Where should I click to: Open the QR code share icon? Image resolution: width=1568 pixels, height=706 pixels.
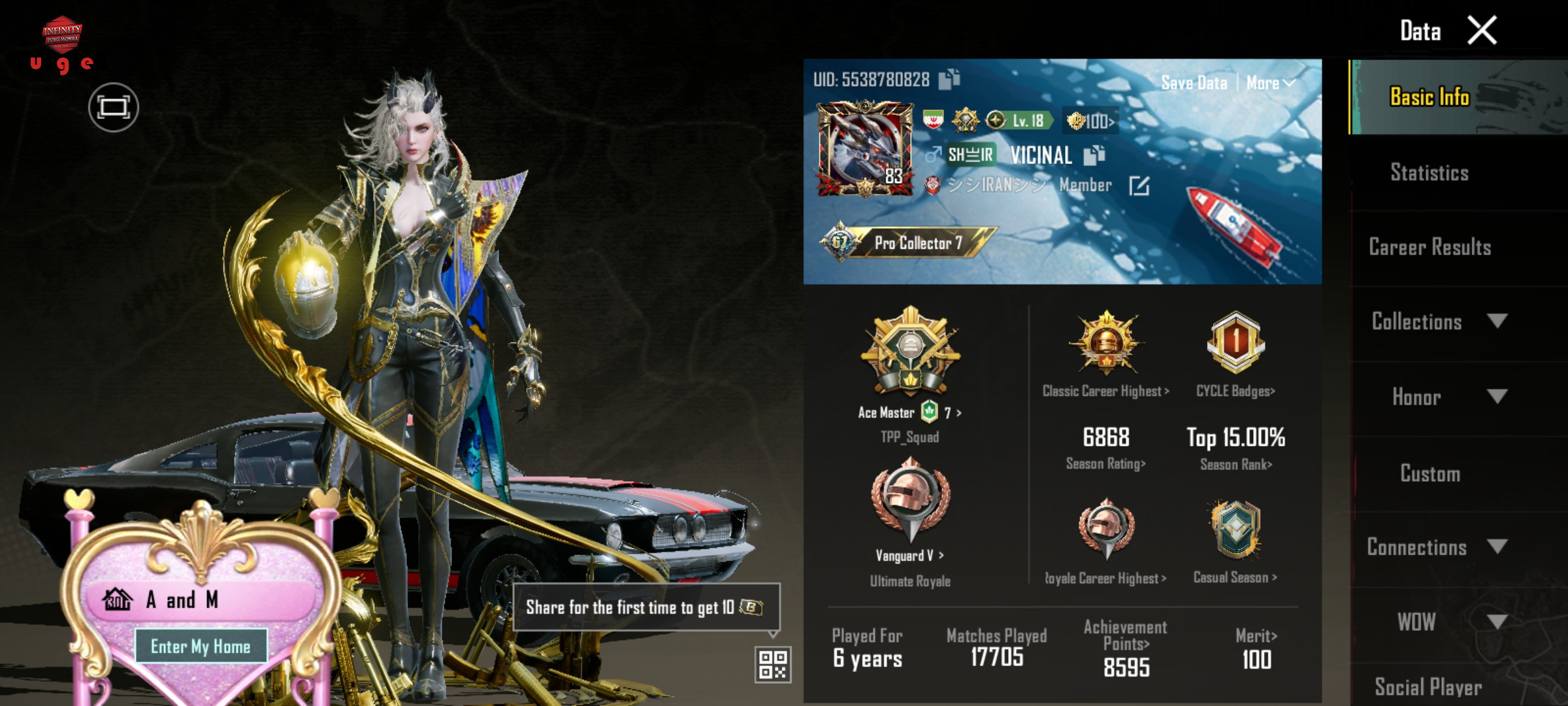pyautogui.click(x=773, y=664)
